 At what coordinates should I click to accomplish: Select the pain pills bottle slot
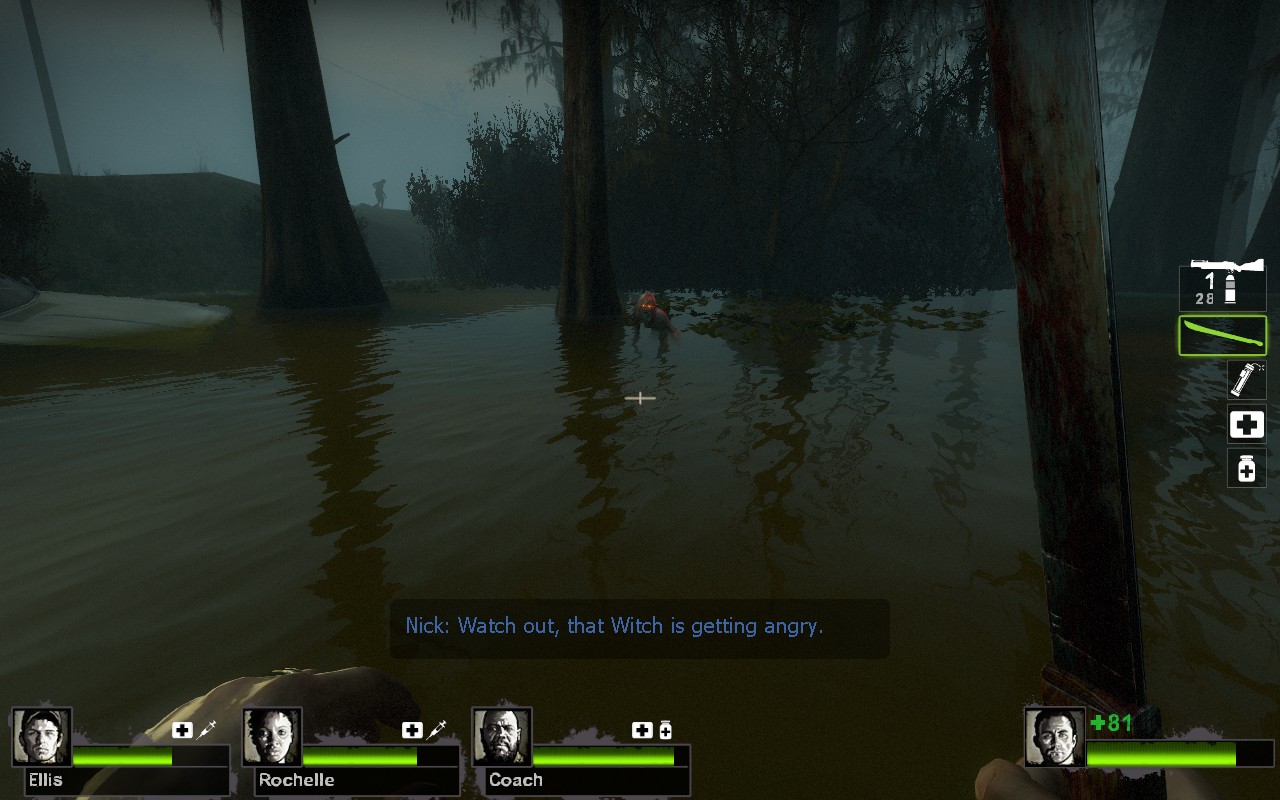click(x=1246, y=468)
